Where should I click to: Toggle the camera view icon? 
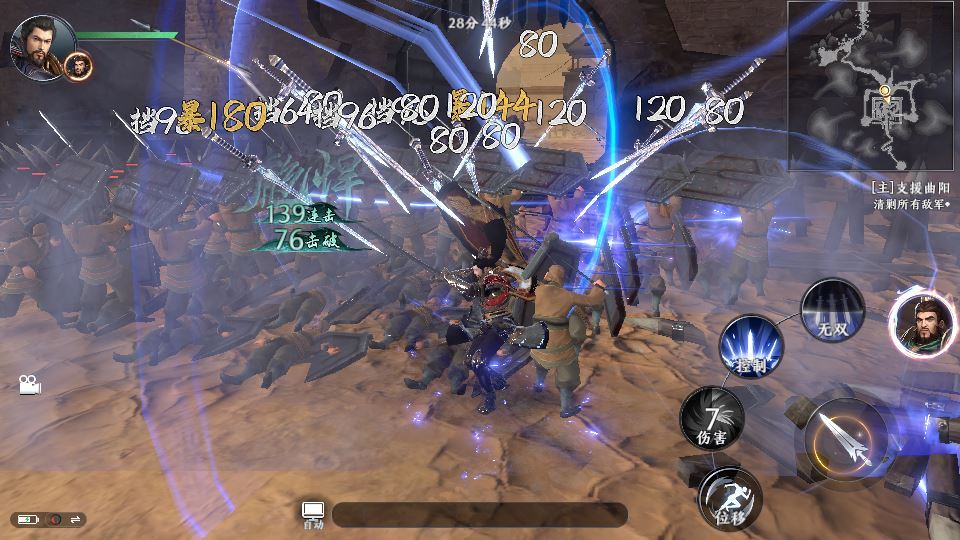tap(29, 384)
